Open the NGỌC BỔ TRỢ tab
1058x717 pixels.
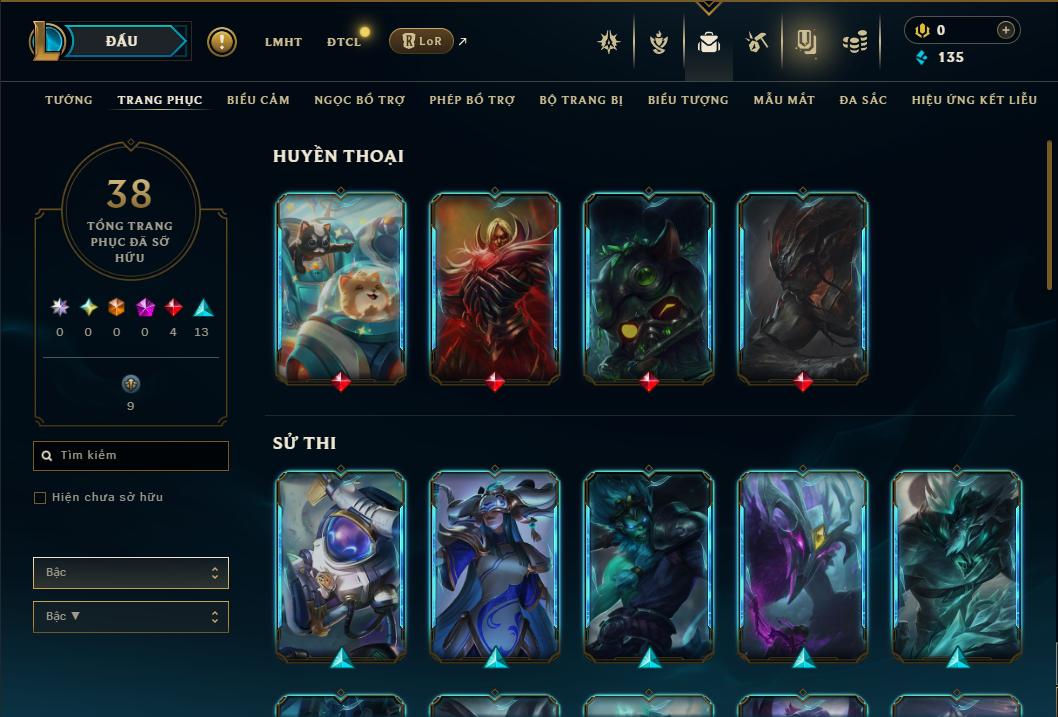click(x=359, y=100)
